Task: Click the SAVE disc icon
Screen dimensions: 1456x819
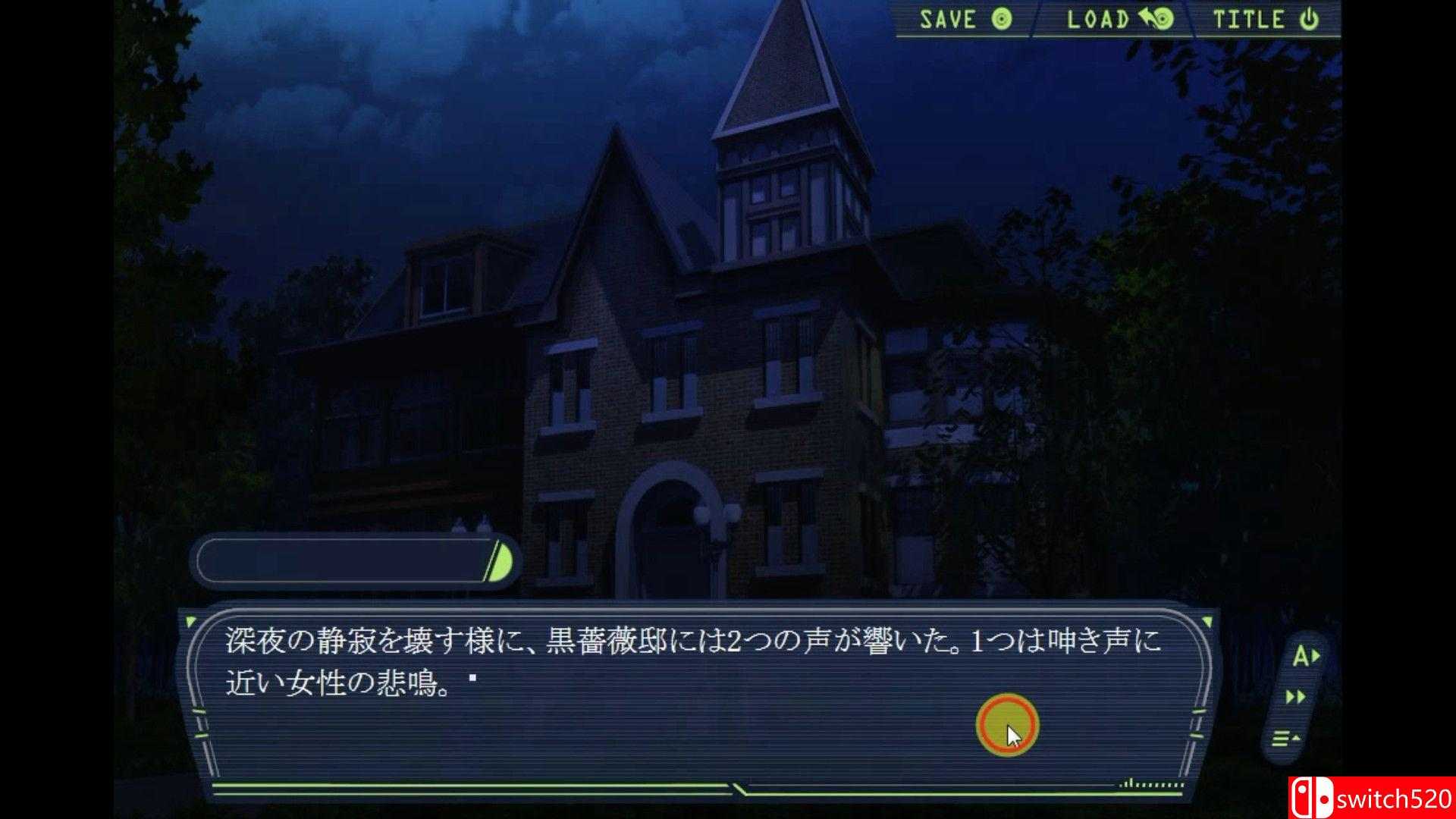Action: (x=1001, y=20)
